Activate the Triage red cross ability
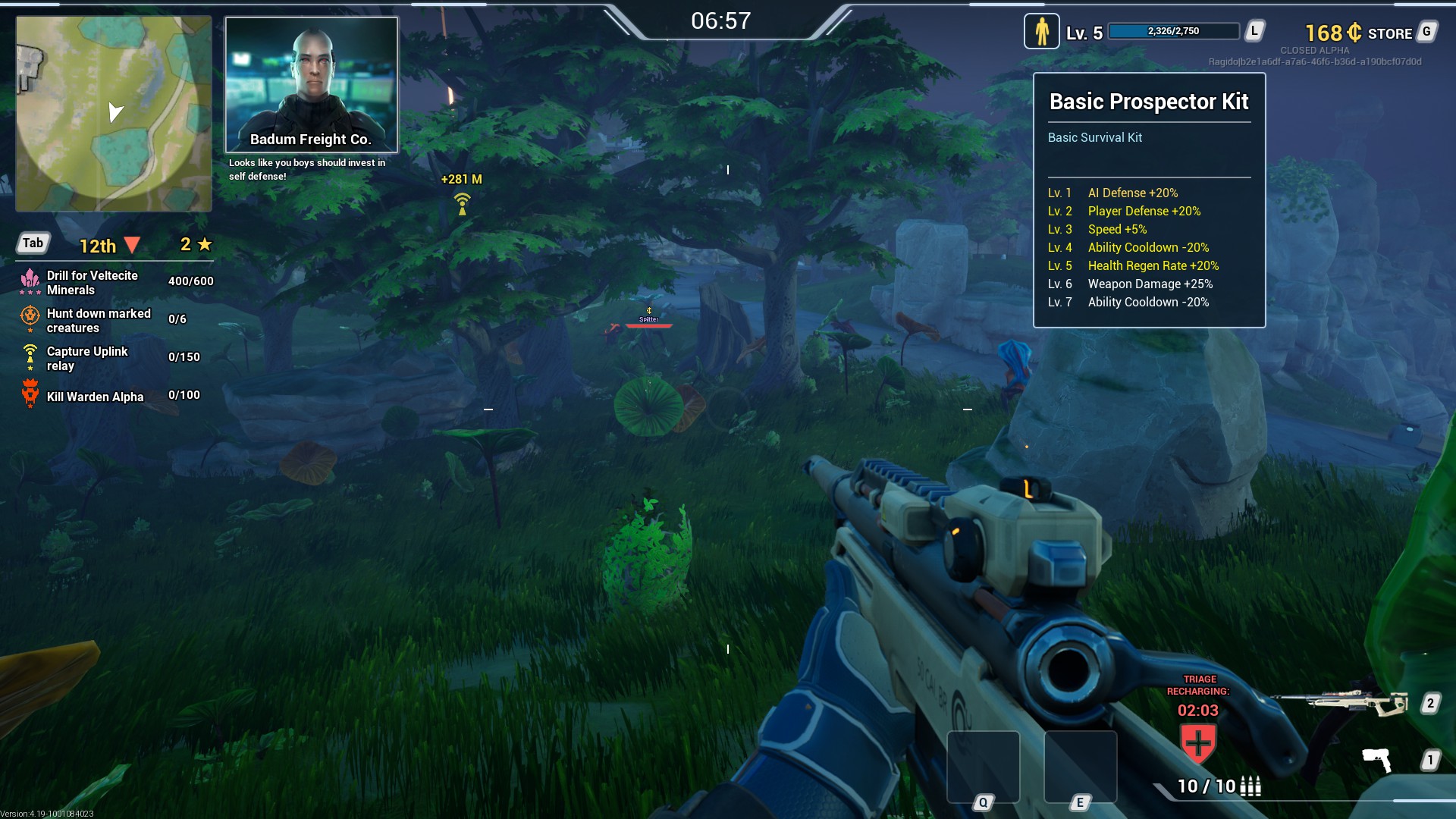Screen dimensions: 1456x819 tap(1198, 742)
